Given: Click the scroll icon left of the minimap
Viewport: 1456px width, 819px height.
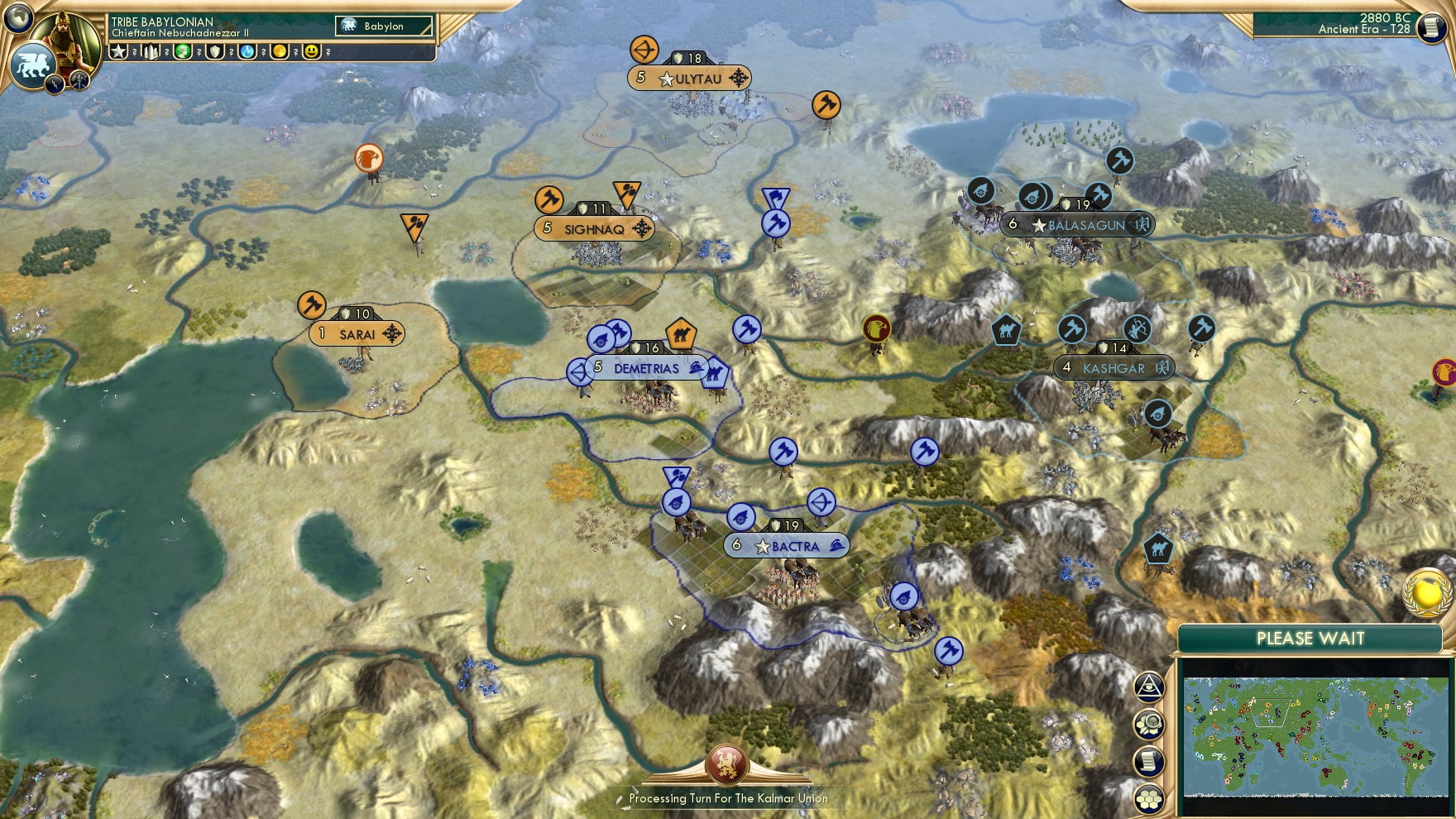Looking at the screenshot, I should 1149,762.
